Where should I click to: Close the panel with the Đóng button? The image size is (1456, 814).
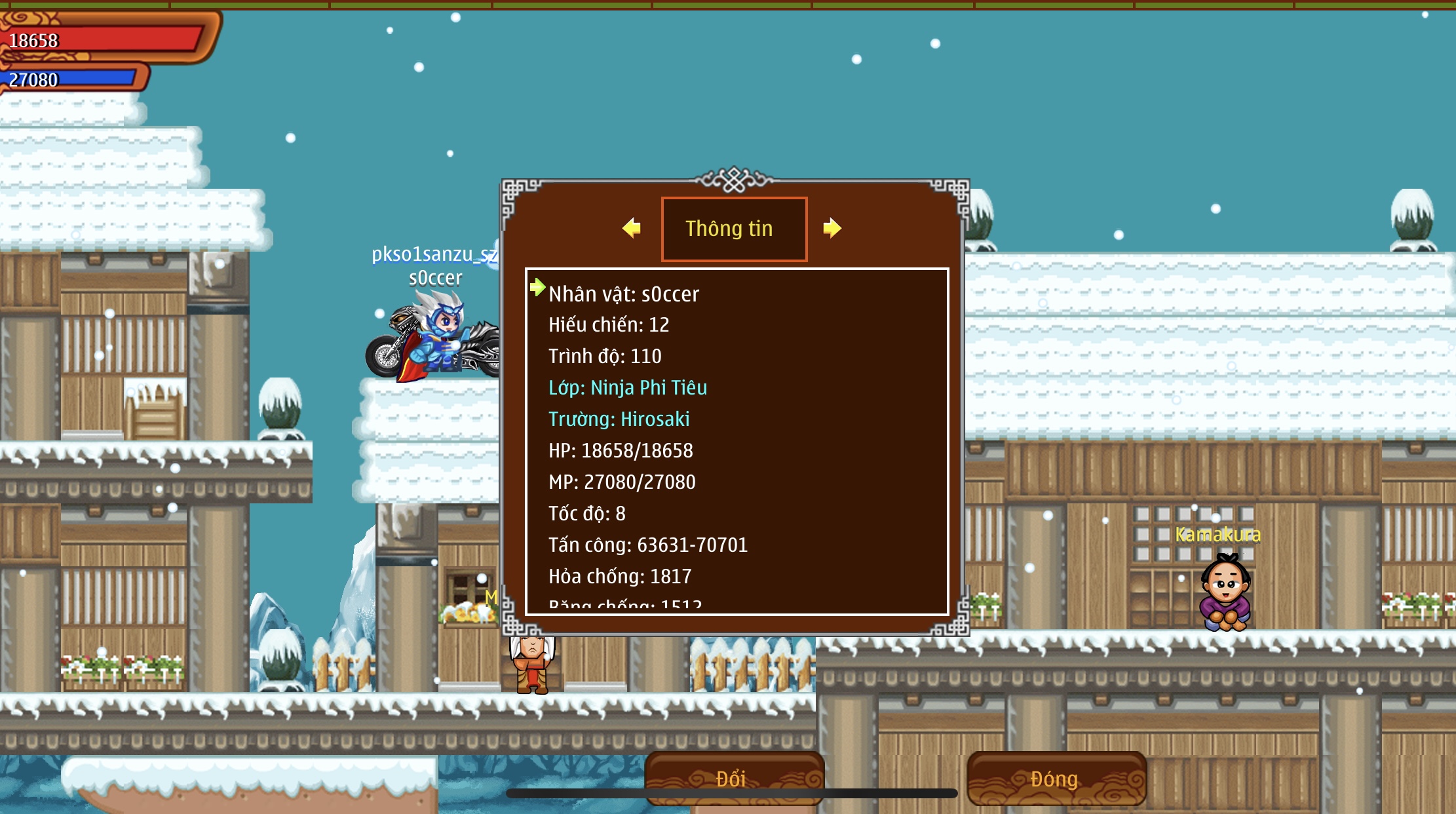tap(1056, 778)
